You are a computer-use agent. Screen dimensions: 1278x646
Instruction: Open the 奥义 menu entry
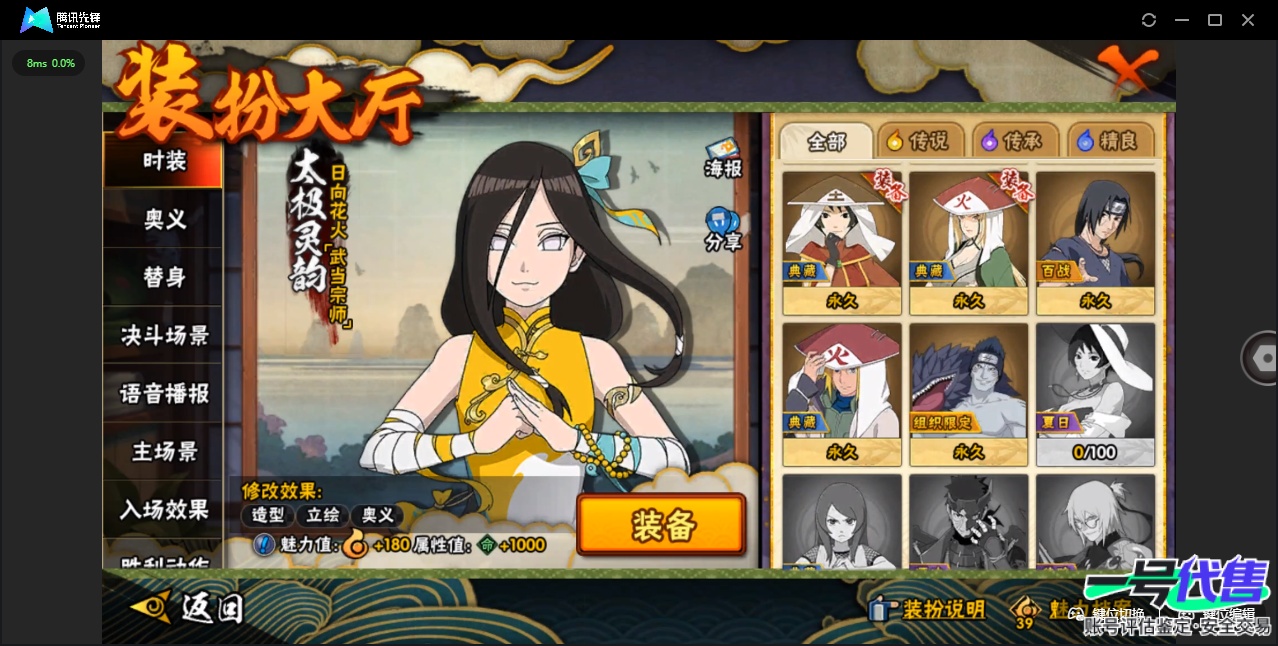pyautogui.click(x=164, y=219)
